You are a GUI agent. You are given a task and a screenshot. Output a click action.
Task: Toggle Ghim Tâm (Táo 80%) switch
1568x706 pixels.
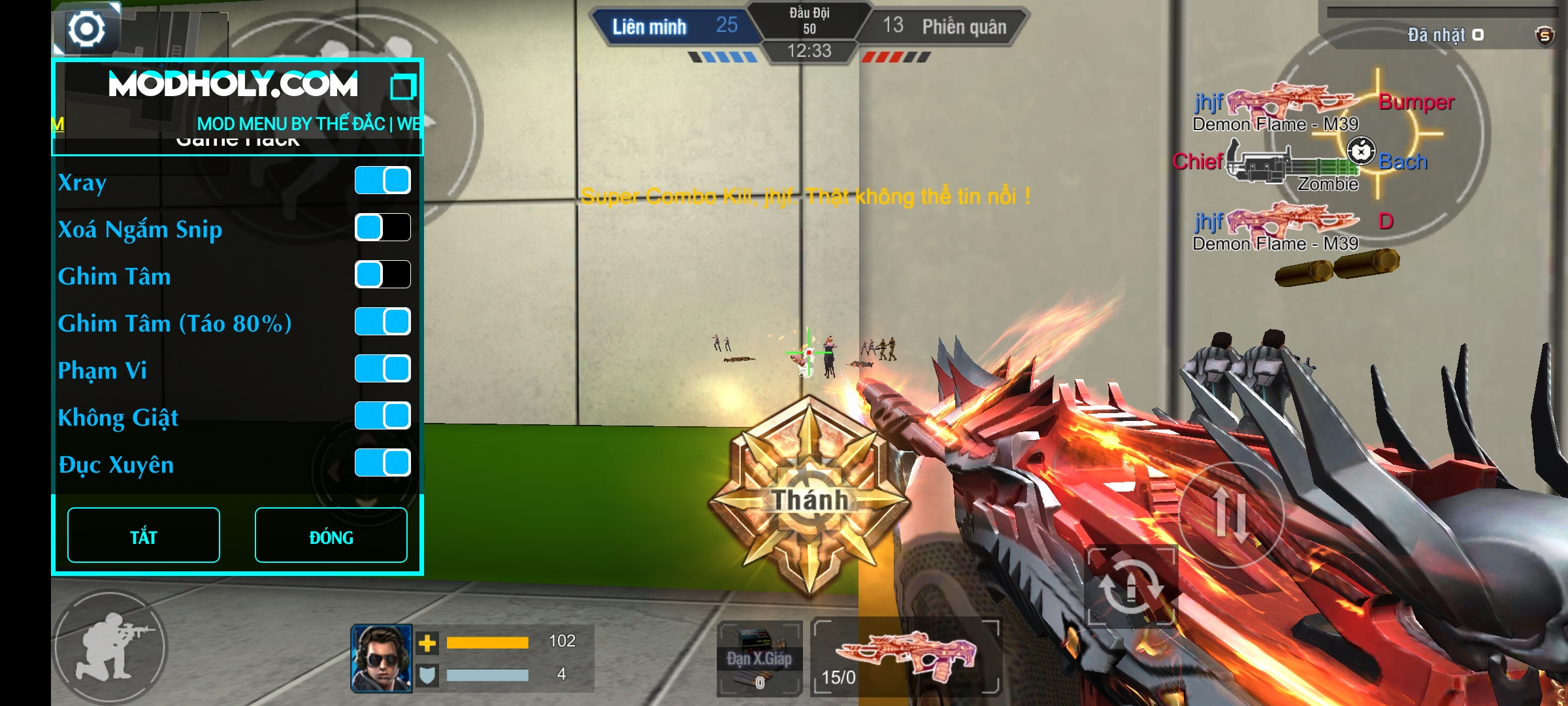coord(382,322)
